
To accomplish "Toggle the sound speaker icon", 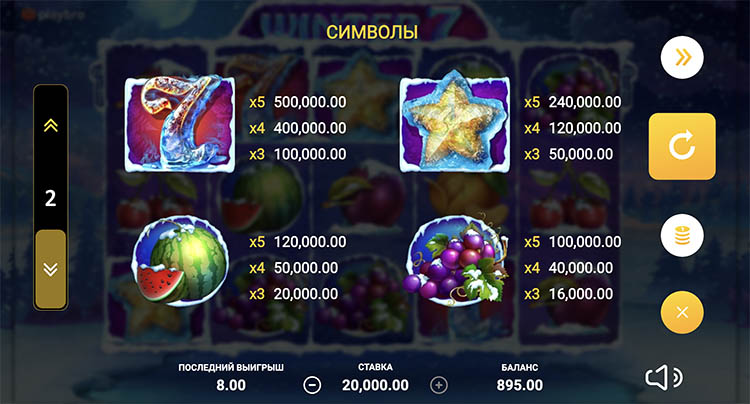I will pos(662,377).
